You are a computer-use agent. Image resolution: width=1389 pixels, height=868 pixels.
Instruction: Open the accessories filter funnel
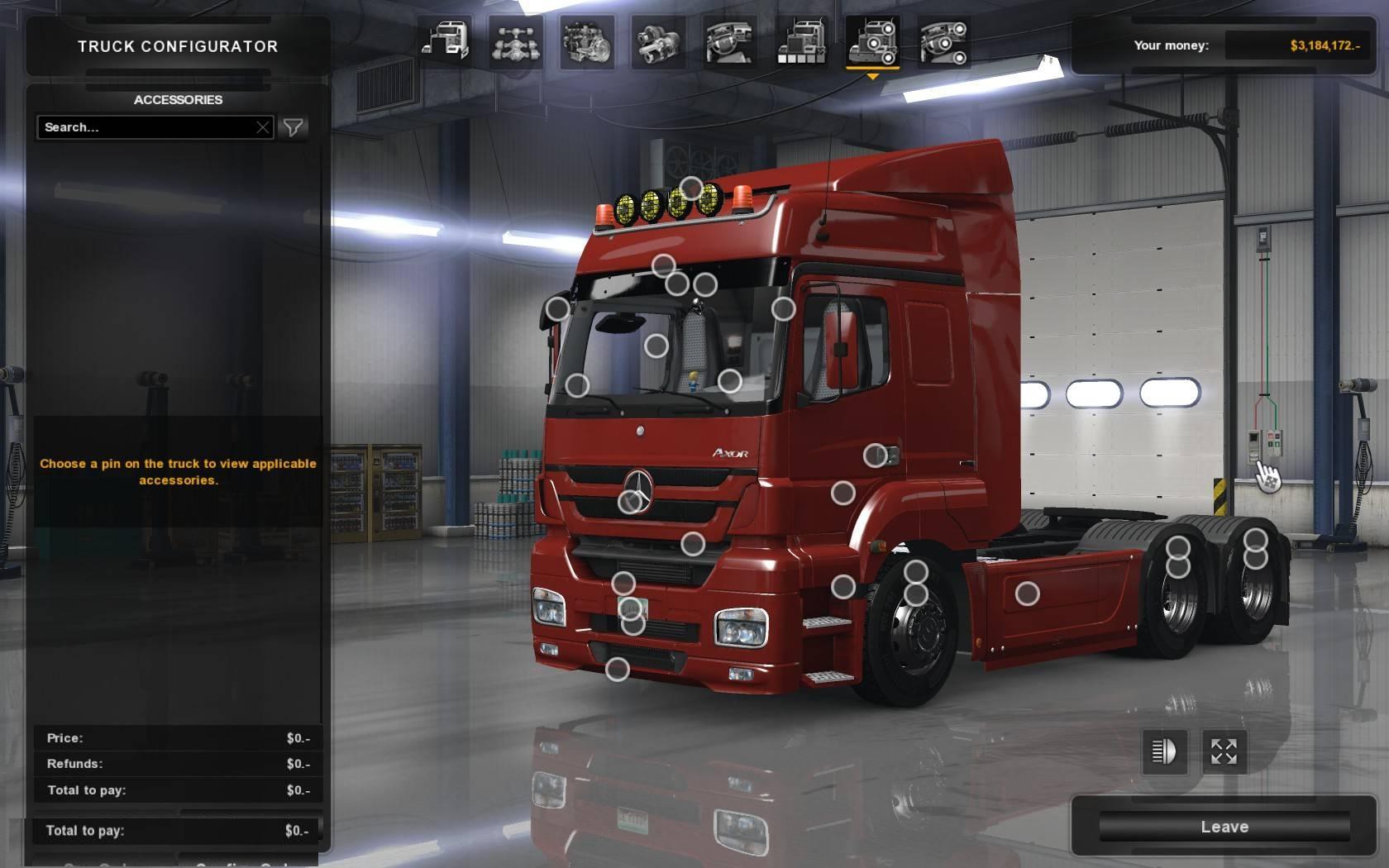[294, 127]
